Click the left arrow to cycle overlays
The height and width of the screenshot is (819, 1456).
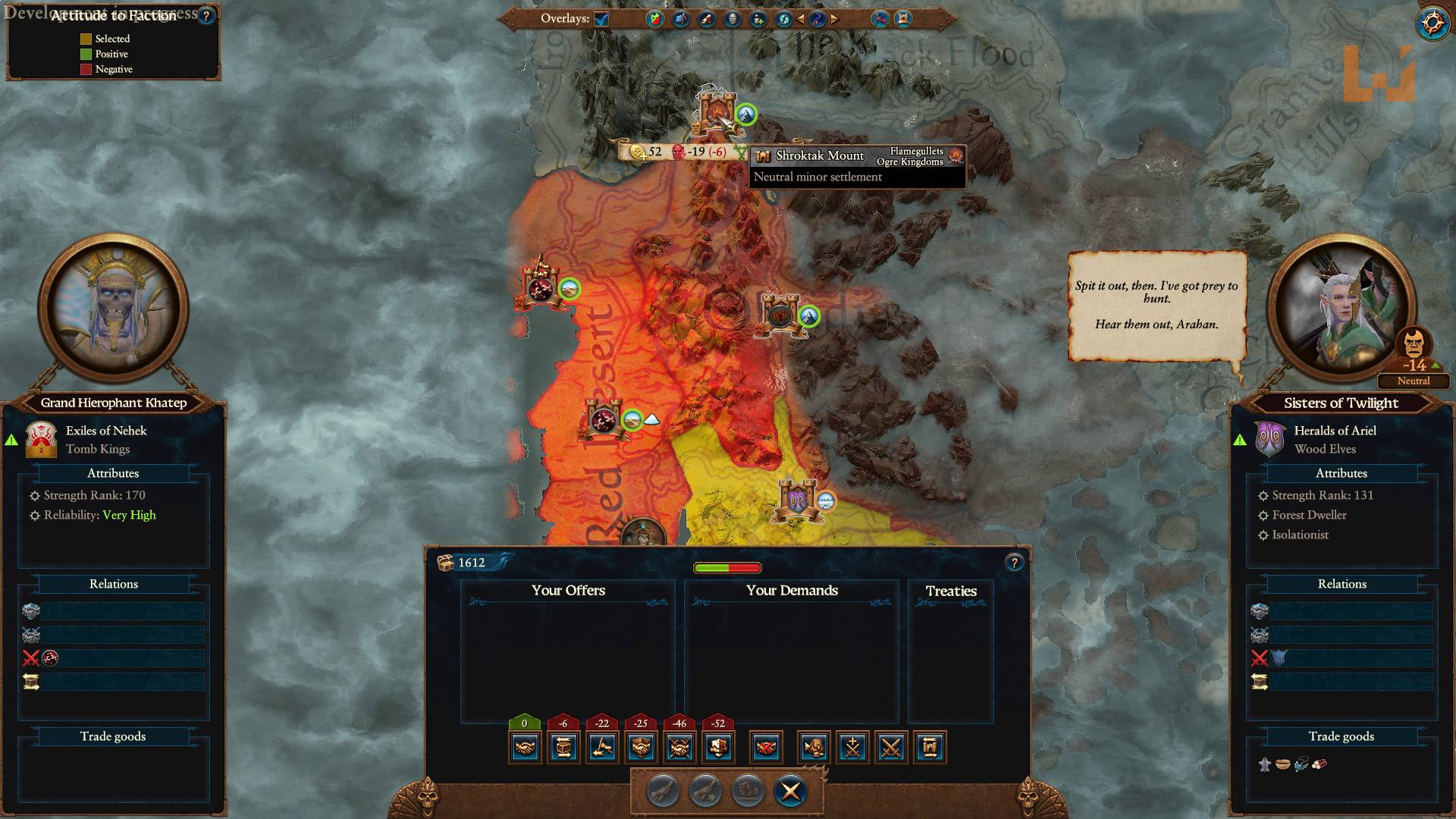point(800,19)
